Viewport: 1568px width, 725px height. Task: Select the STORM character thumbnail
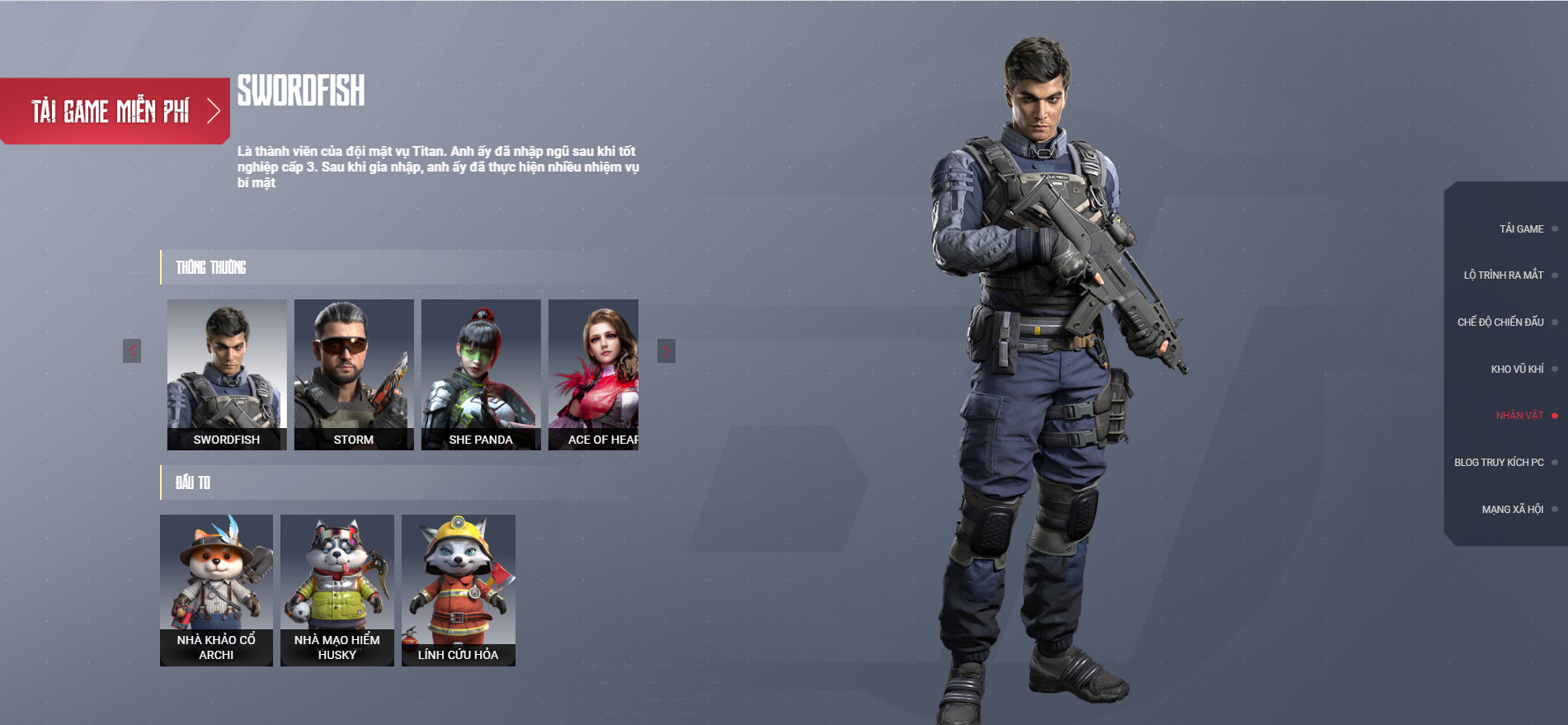tap(354, 373)
